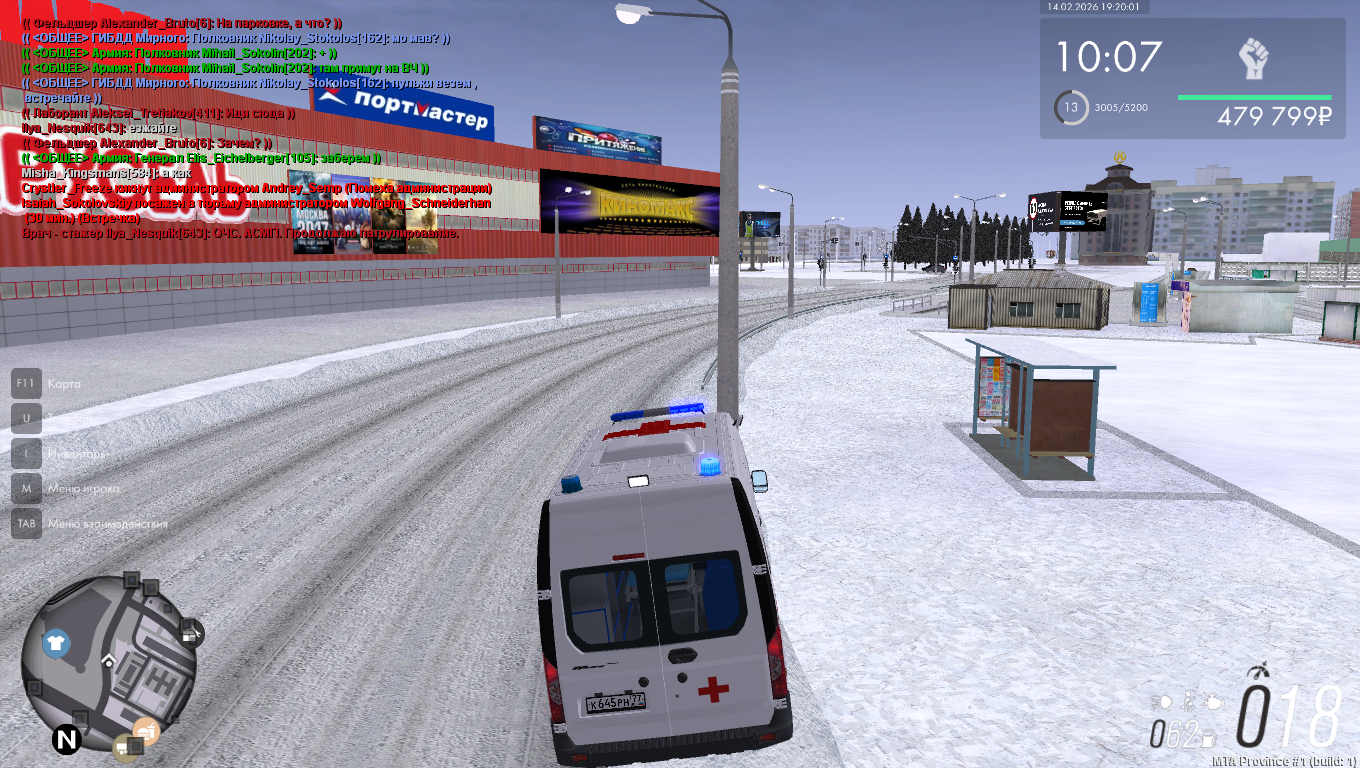
Task: Toggle the engine indicator icon
Action: [x=1214, y=702]
